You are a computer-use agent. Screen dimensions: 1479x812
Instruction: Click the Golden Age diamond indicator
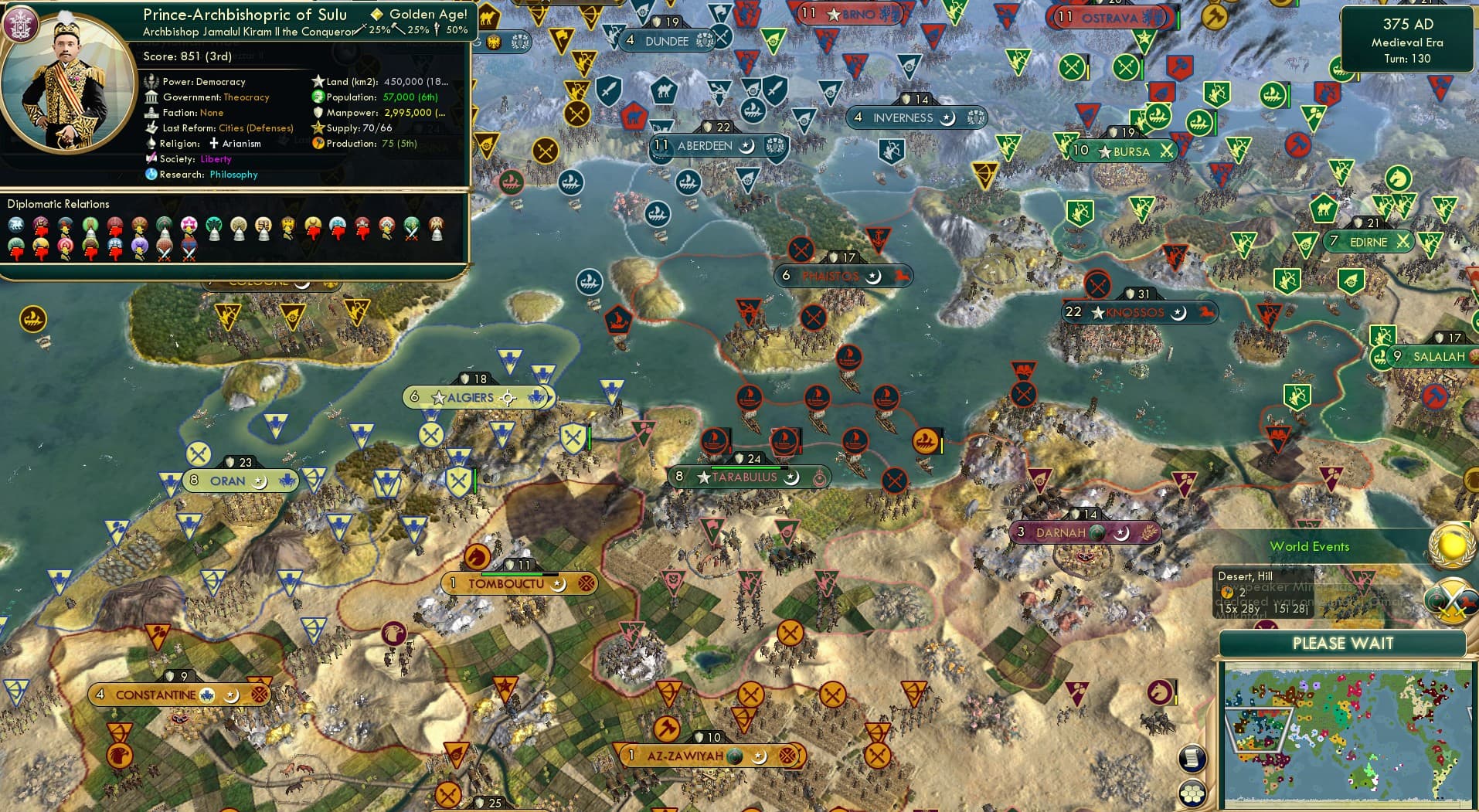point(377,13)
